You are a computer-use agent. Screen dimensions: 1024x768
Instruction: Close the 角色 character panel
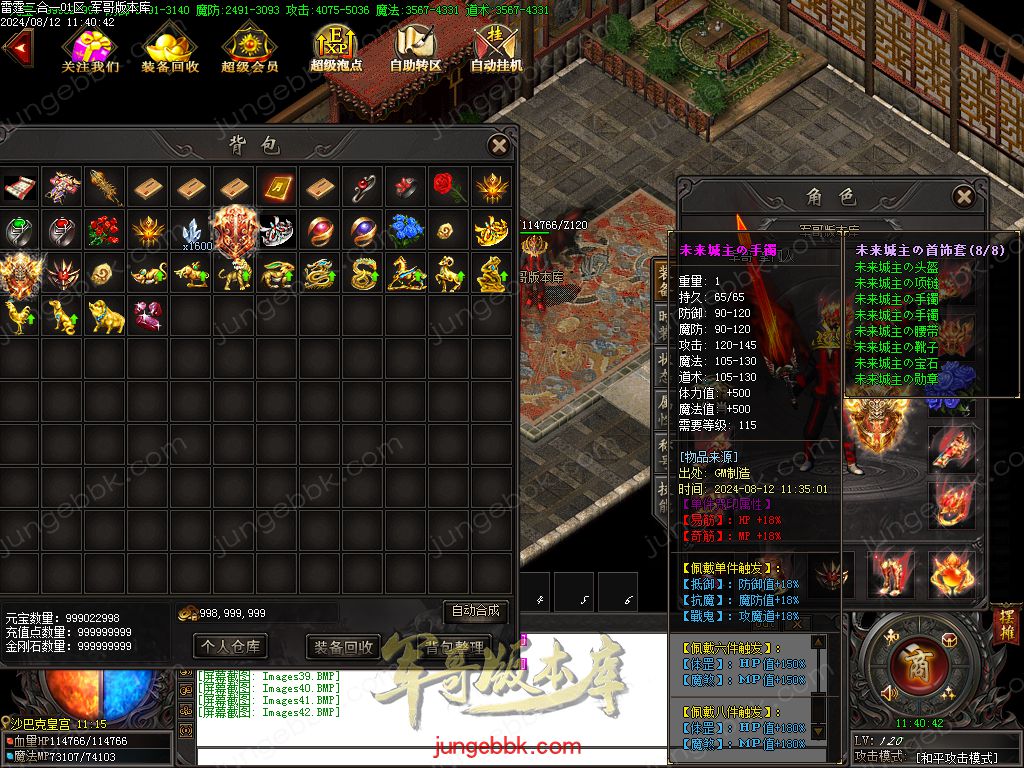click(963, 196)
